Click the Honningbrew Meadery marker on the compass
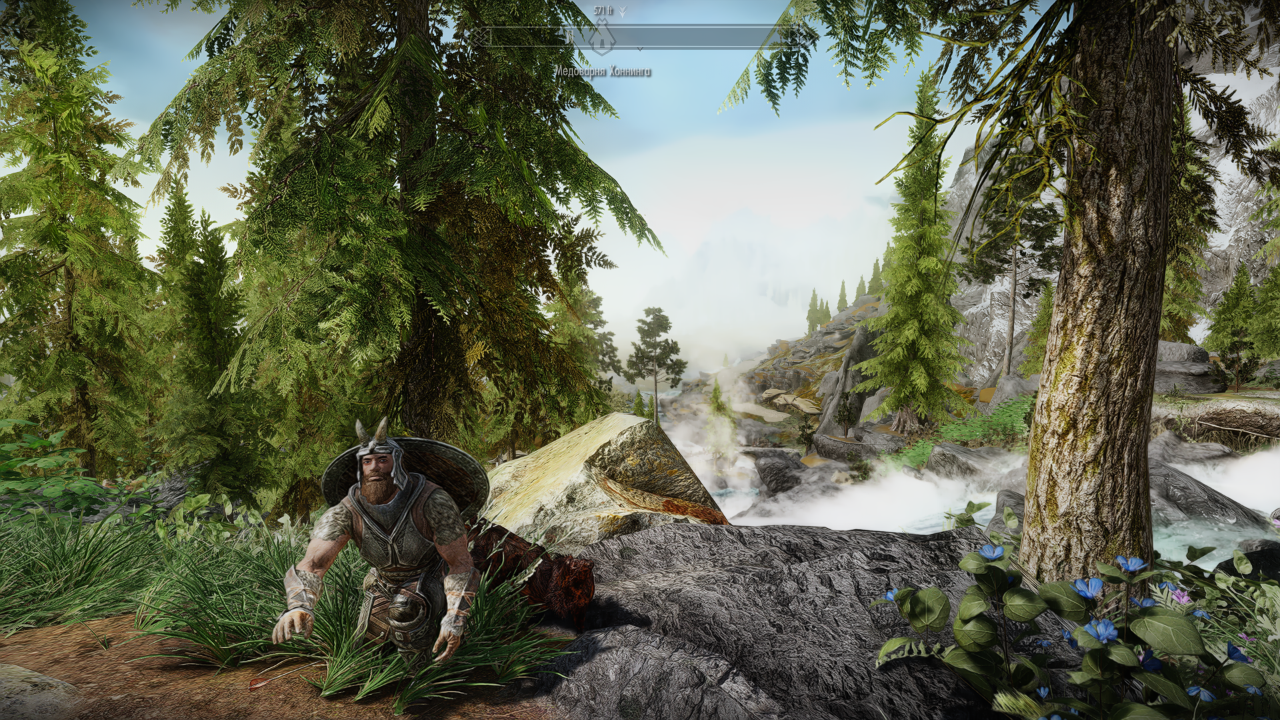Screen dimensions: 1280x720 tap(601, 41)
